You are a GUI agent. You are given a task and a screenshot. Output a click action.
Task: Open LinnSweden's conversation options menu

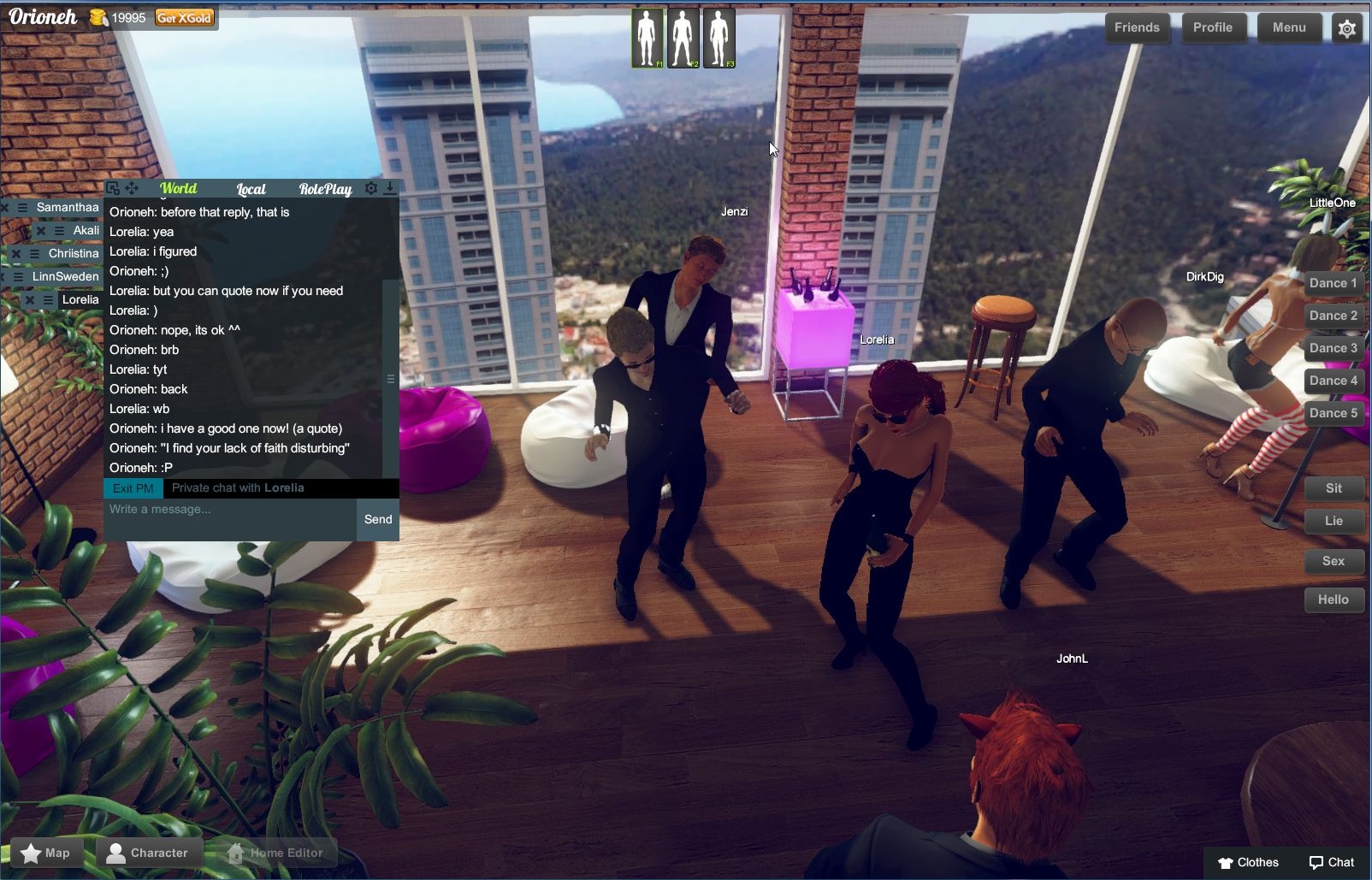point(18,275)
